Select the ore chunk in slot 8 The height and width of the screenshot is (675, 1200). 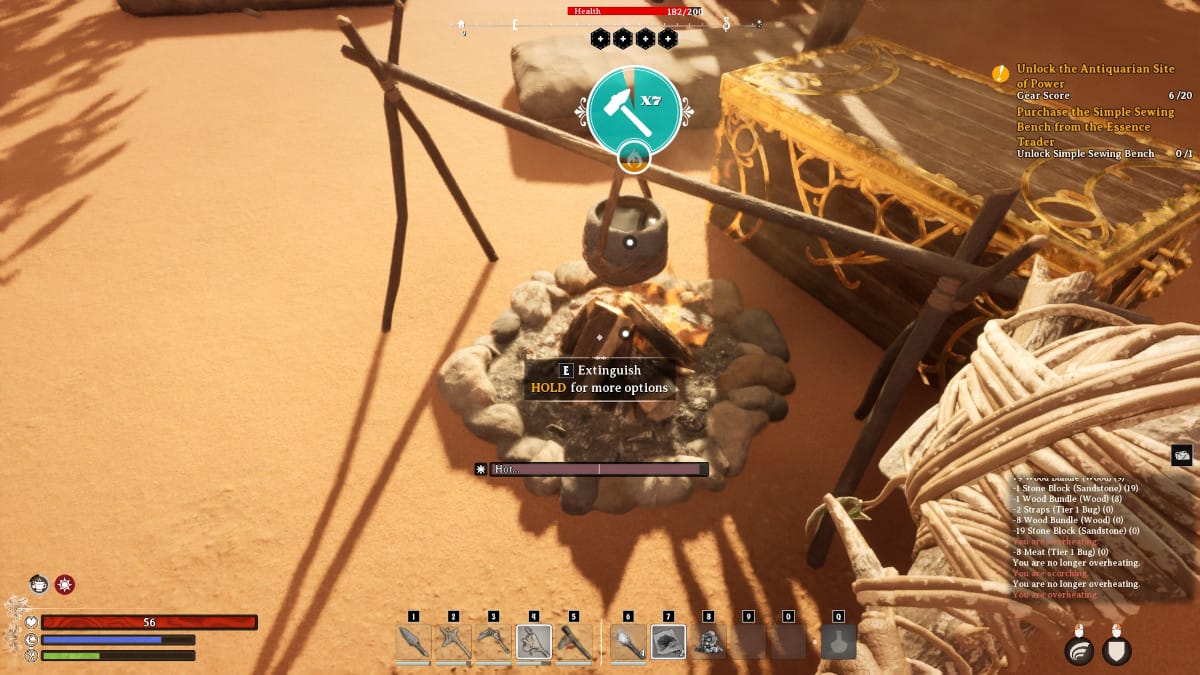708,641
